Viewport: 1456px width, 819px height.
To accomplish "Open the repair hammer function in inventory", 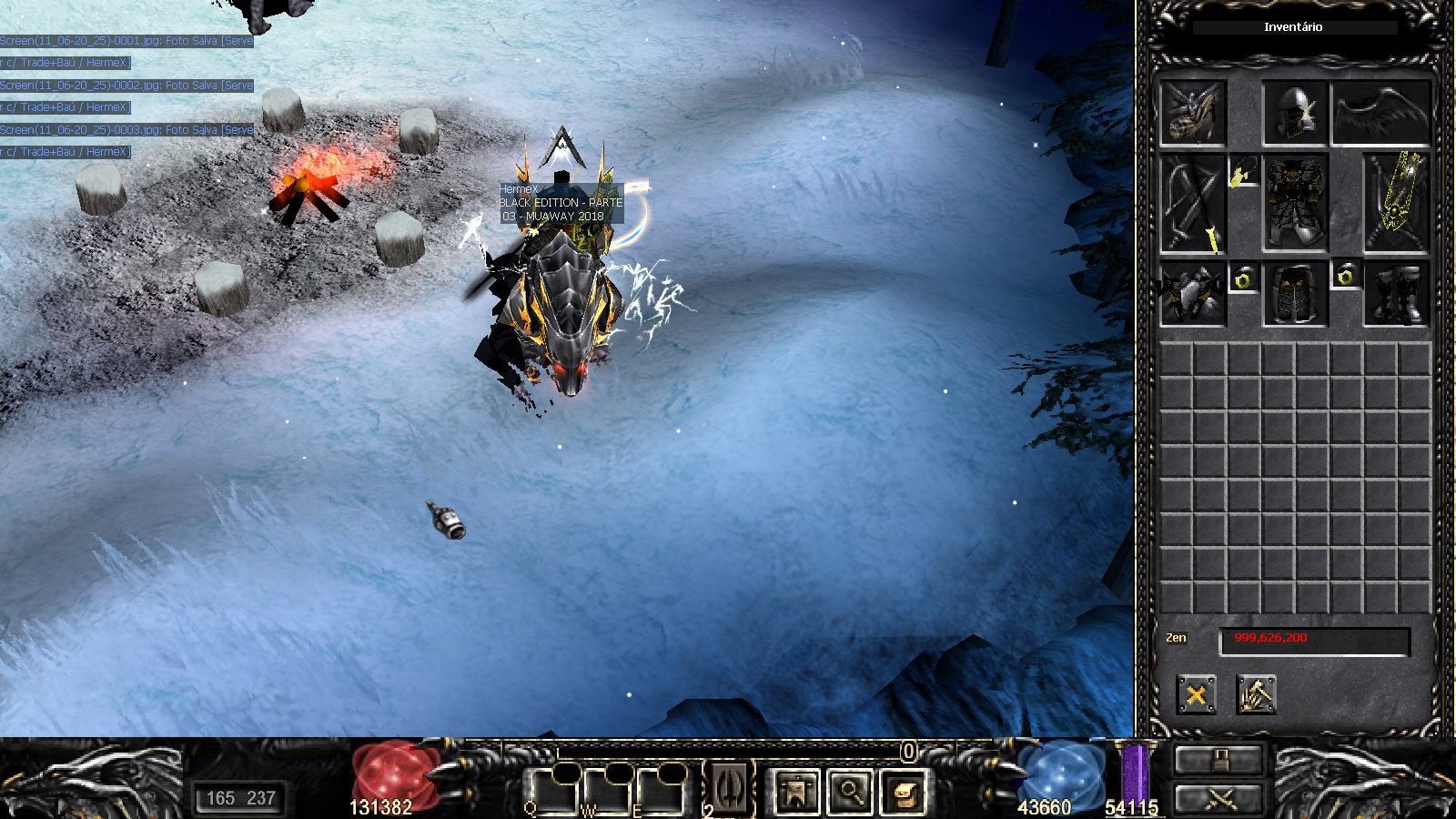I will tap(1256, 696).
